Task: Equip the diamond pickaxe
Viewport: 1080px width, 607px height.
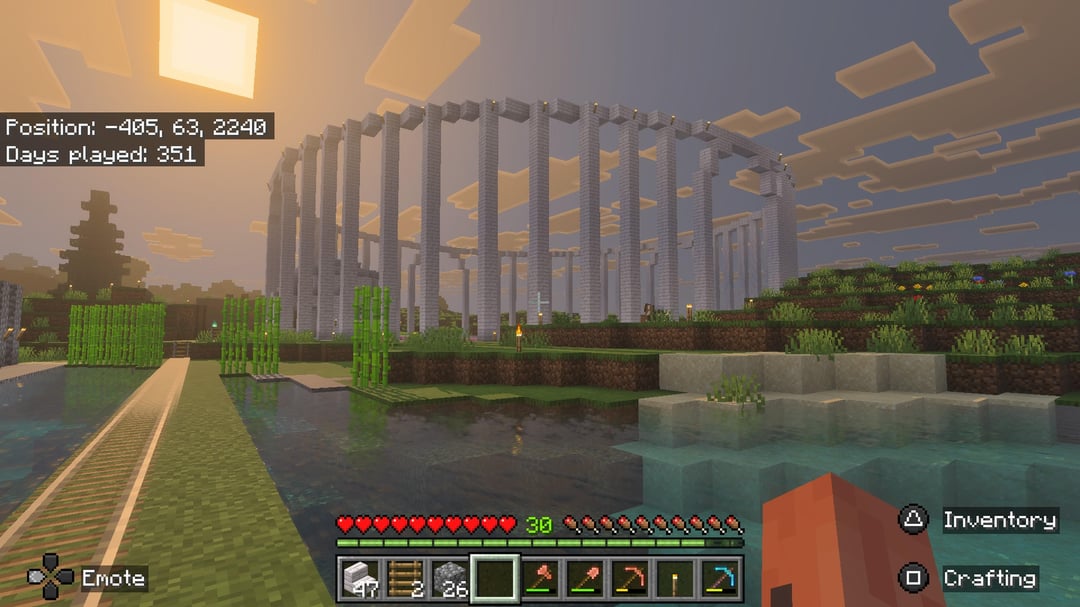Action: tap(720, 577)
